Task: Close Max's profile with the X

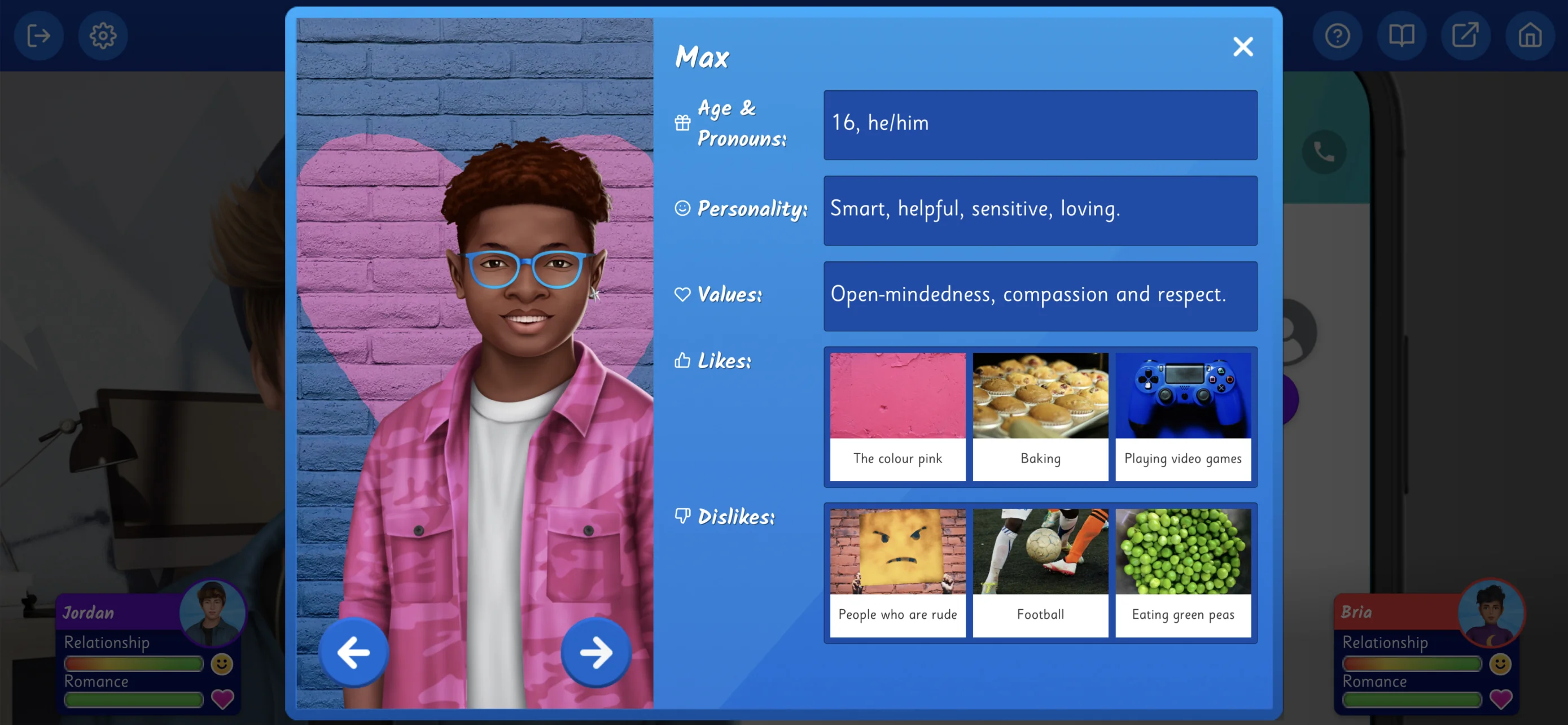Action: click(1242, 46)
